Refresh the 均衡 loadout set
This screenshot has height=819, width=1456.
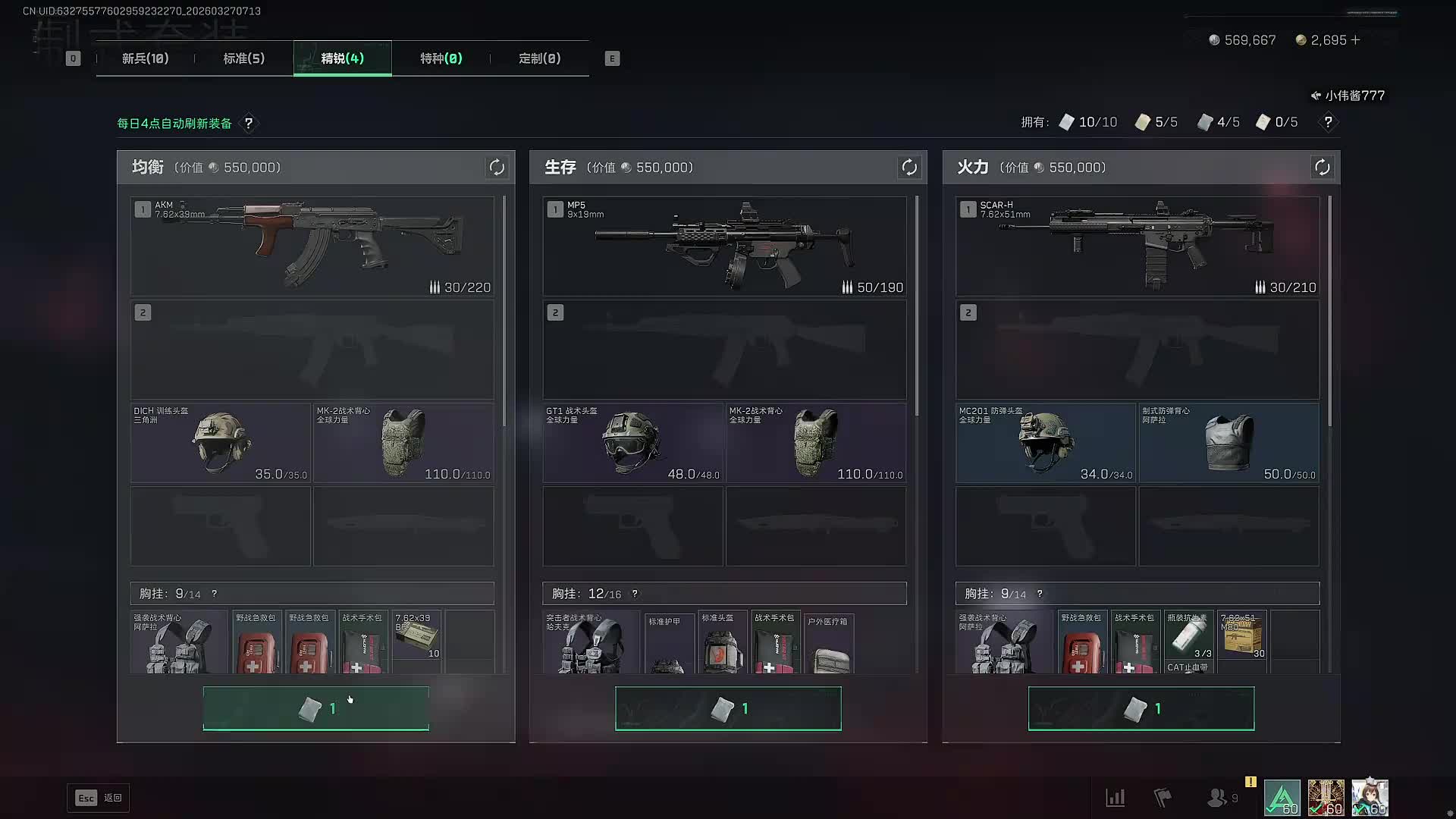click(497, 168)
